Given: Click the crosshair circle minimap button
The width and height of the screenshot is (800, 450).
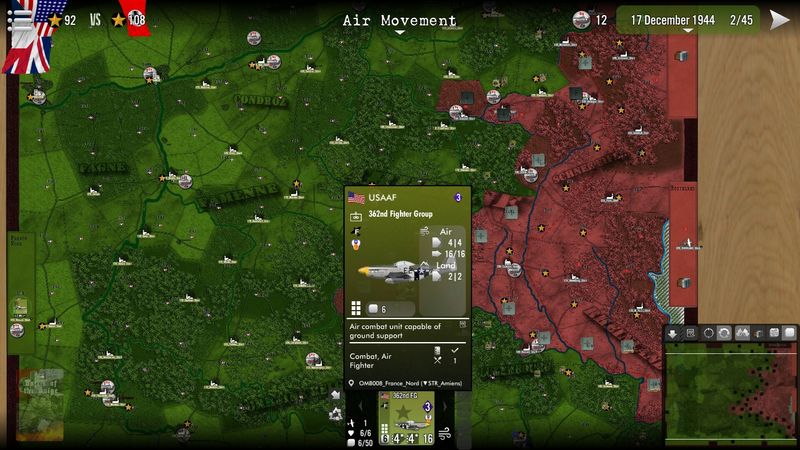Looking at the screenshot, I should pyautogui.click(x=708, y=333).
